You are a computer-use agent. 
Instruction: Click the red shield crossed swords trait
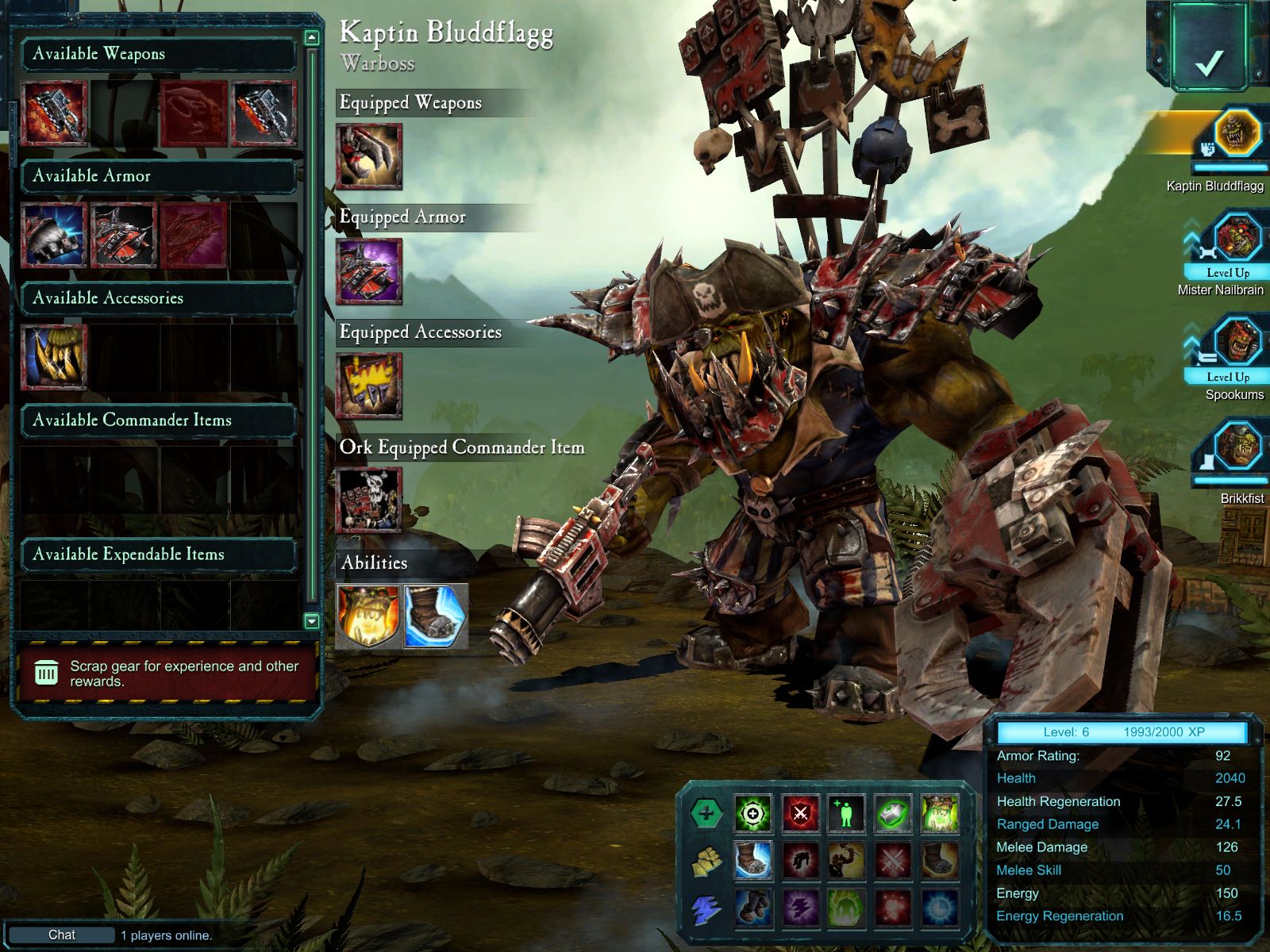tap(800, 813)
